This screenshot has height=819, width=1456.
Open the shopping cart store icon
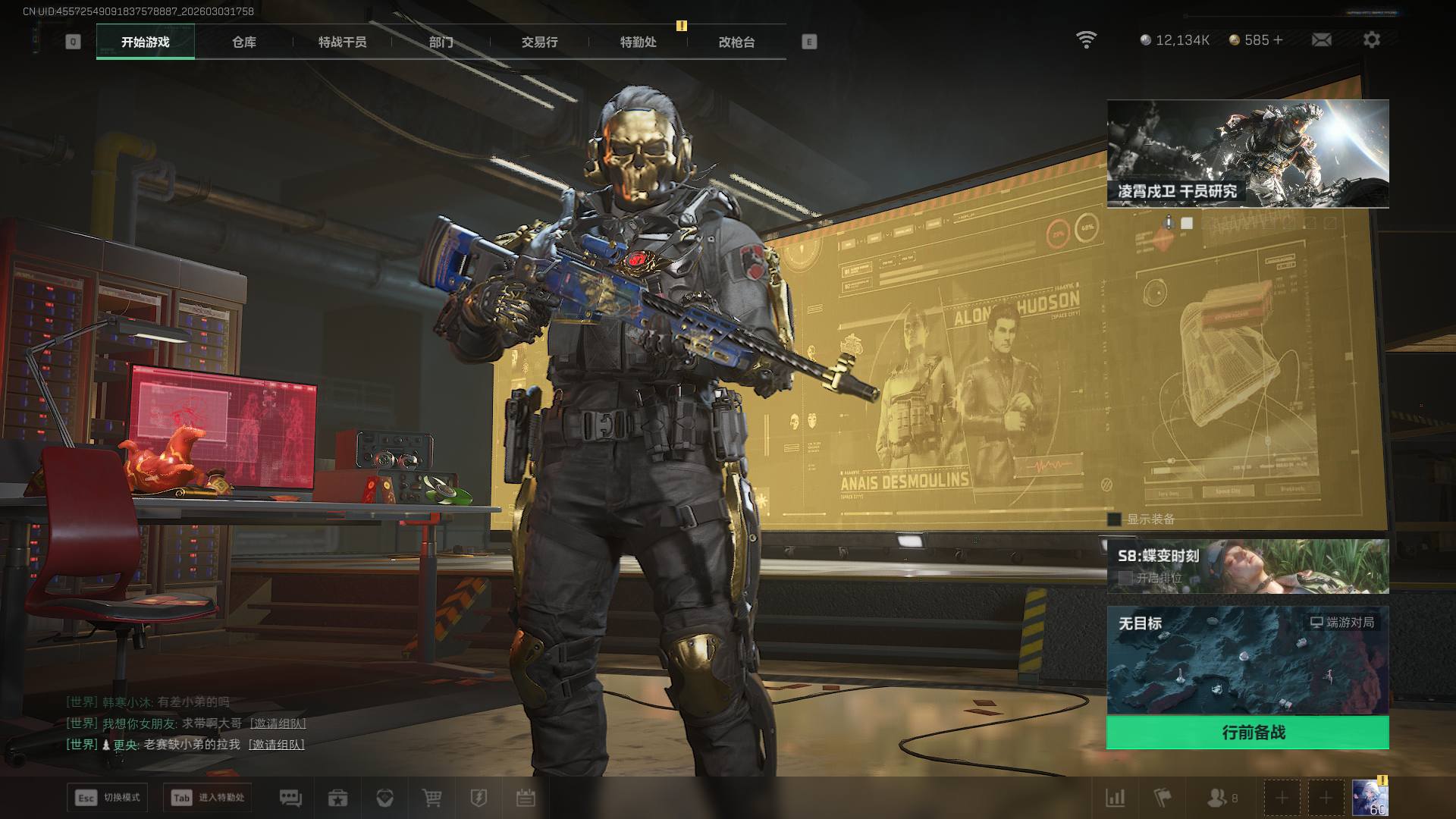431,798
